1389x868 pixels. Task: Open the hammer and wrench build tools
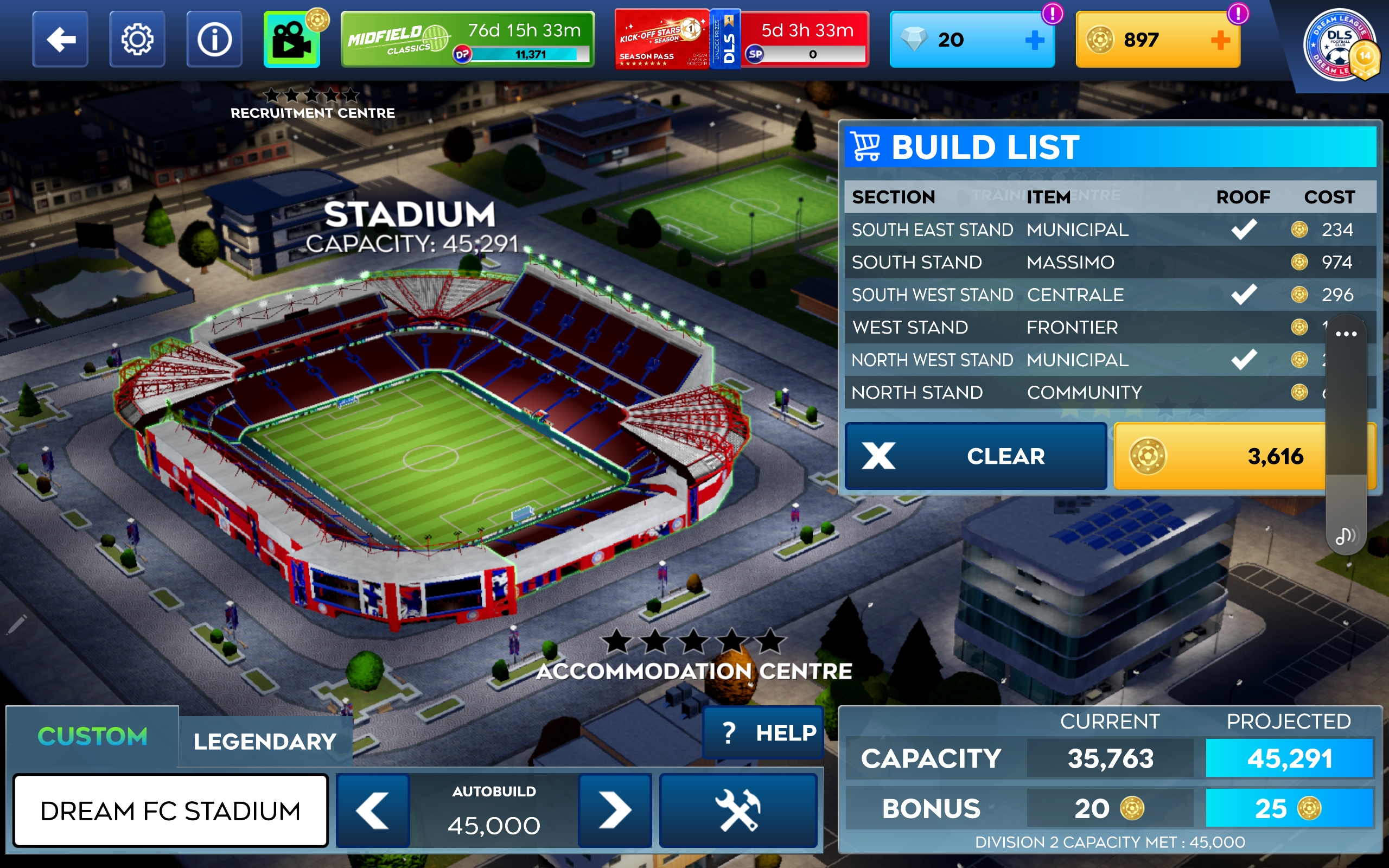[738, 810]
